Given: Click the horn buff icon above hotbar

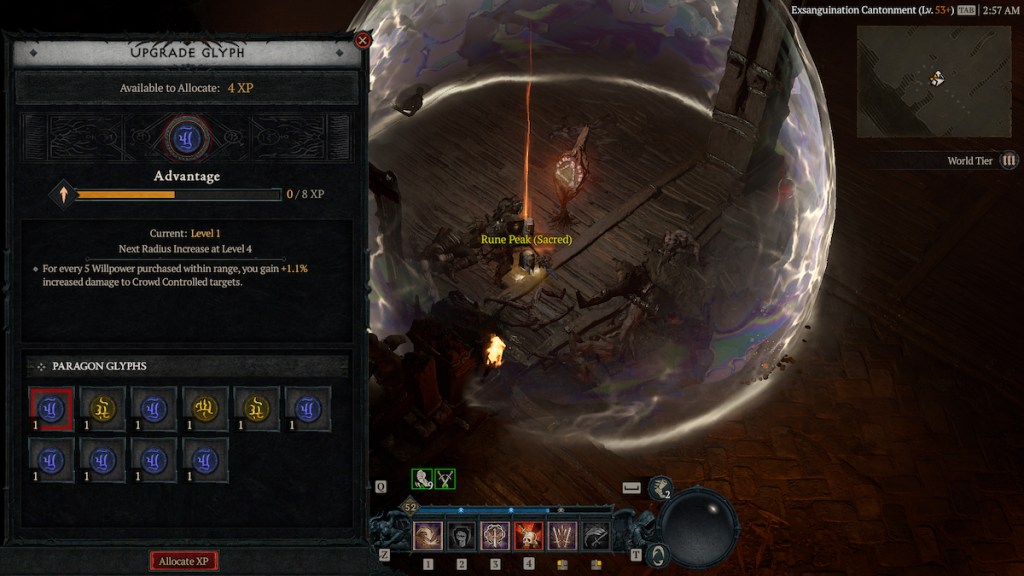Looking at the screenshot, I should (x=422, y=479).
